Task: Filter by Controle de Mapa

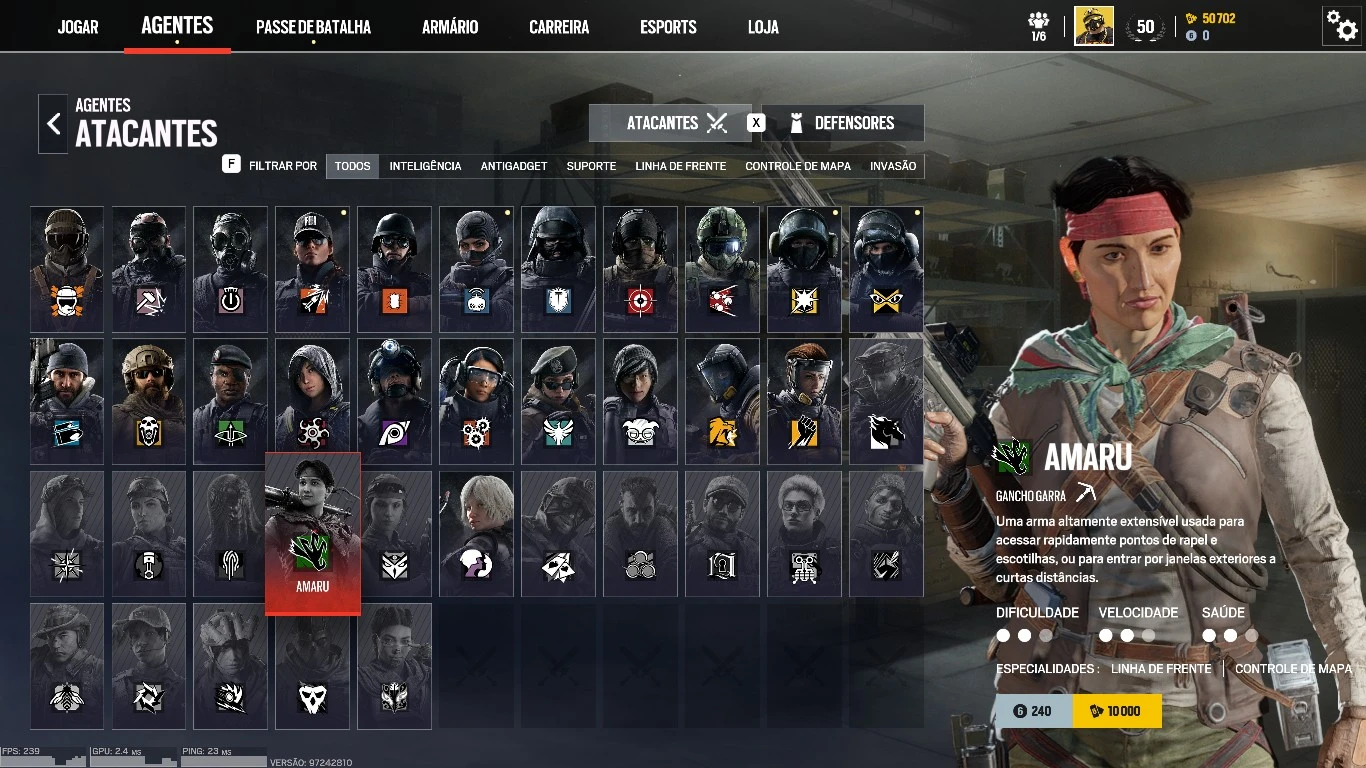Action: click(797, 166)
